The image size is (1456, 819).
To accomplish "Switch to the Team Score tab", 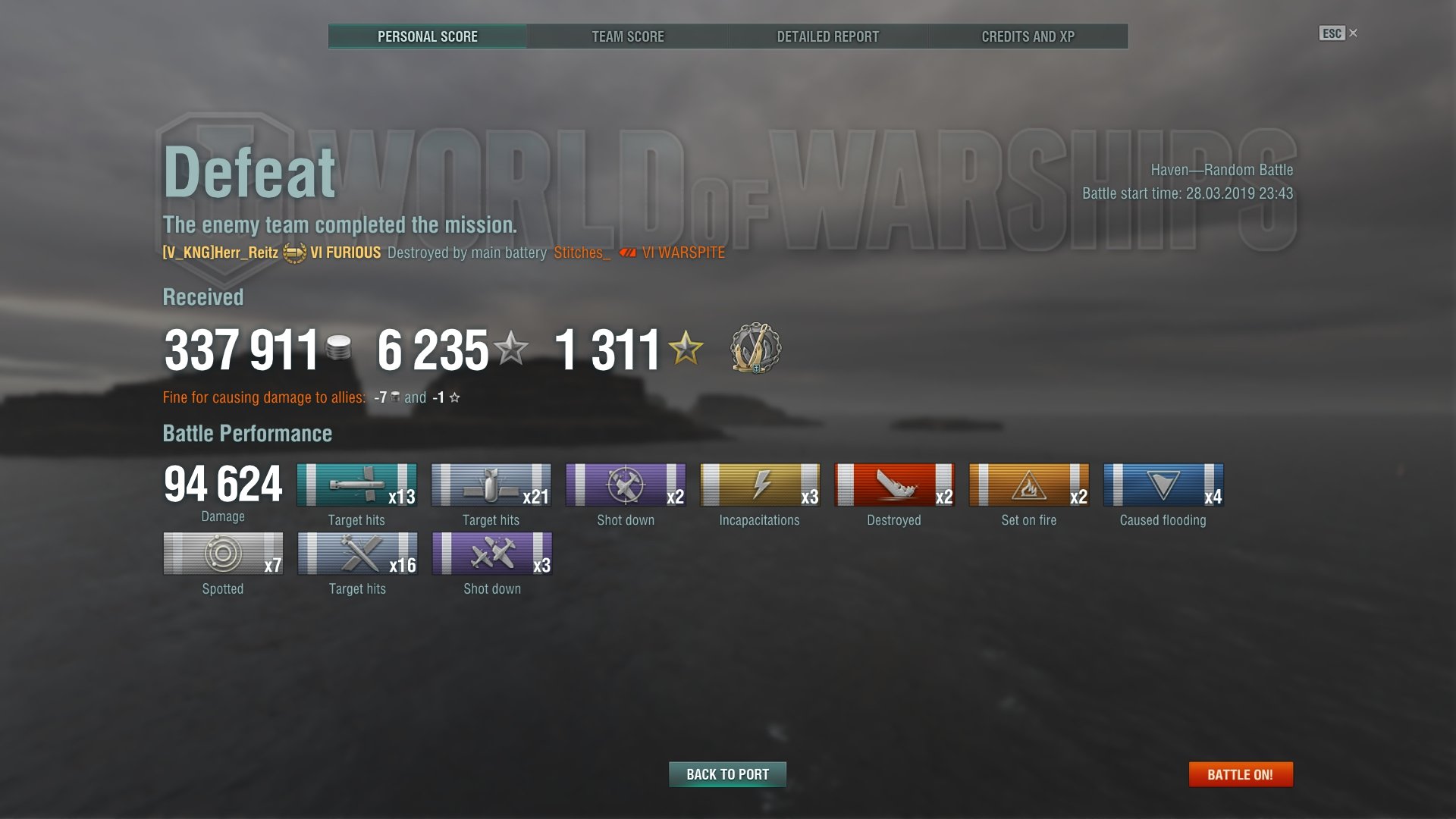I will coord(627,36).
